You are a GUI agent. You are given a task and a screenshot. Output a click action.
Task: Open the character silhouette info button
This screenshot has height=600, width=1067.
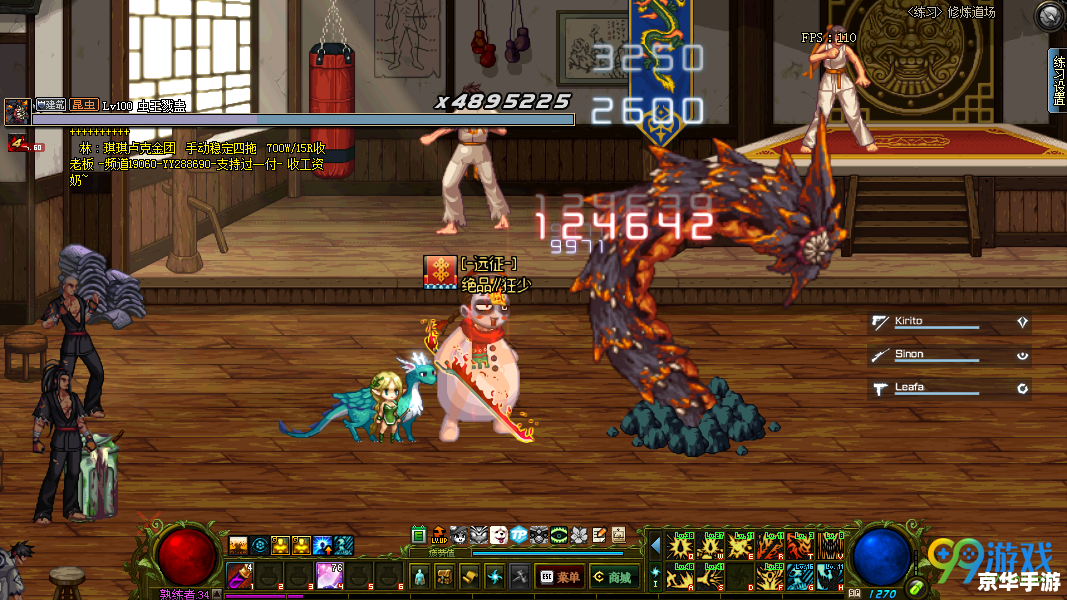click(420, 576)
